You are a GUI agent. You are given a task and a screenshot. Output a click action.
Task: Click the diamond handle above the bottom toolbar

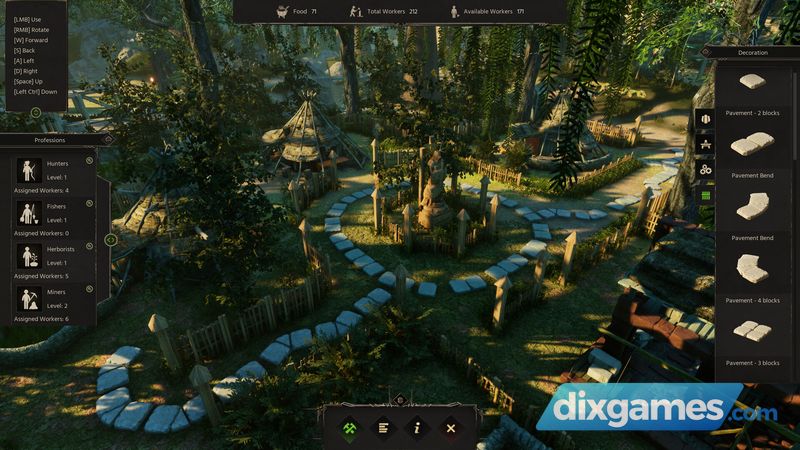tap(400, 400)
